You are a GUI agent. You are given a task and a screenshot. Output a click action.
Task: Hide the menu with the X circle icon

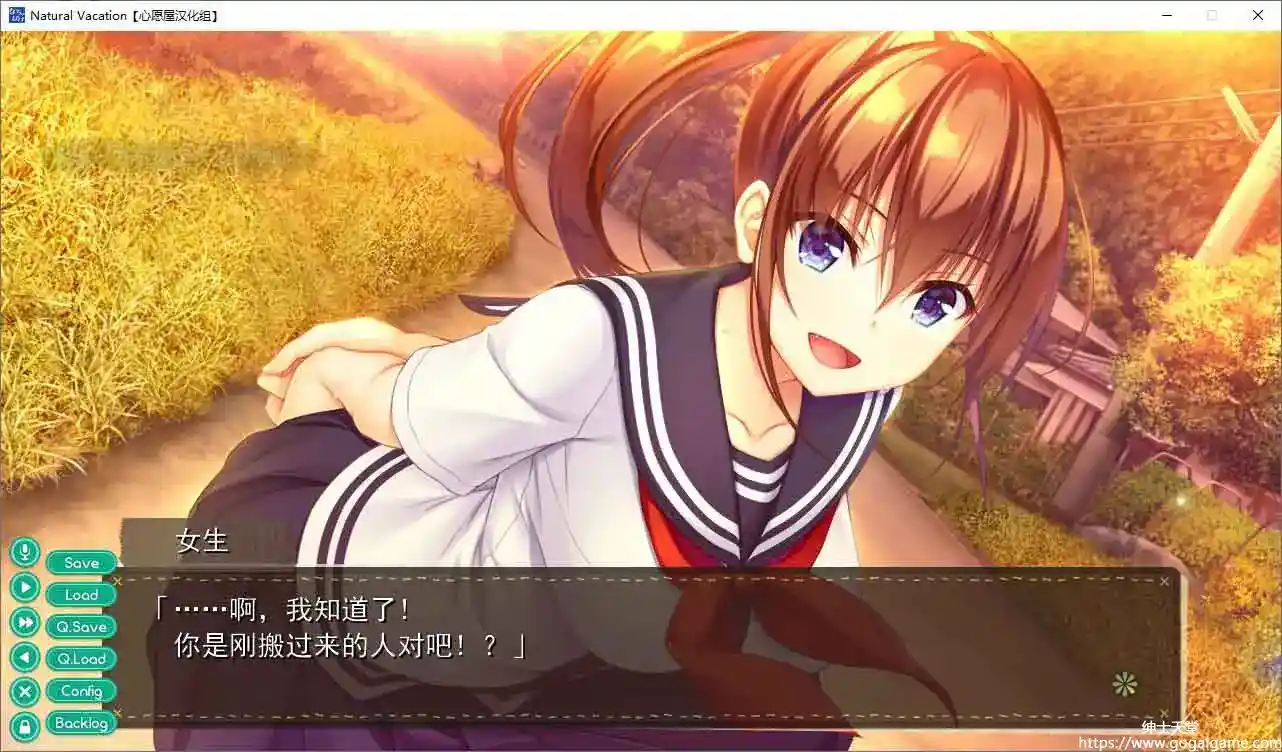point(24,690)
